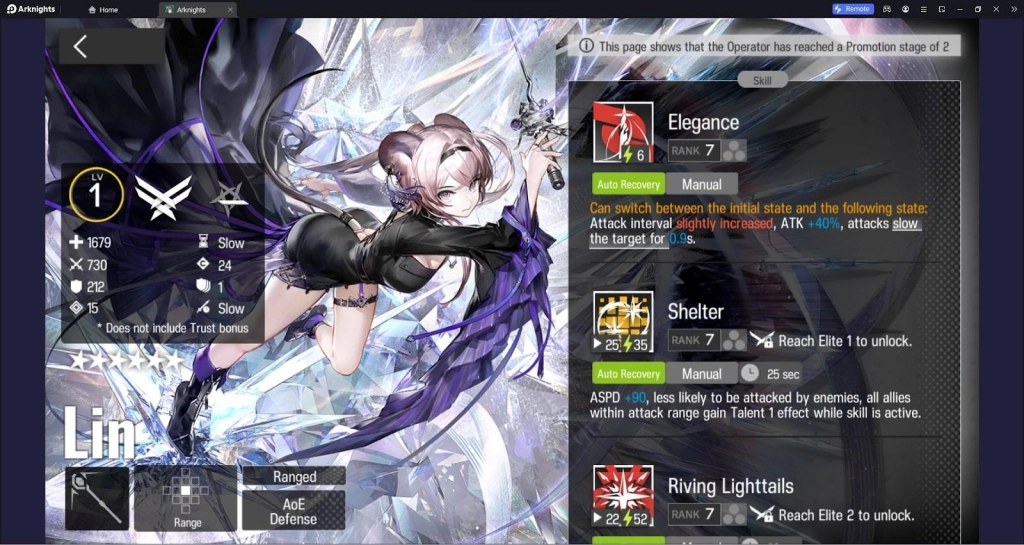
Task: Close the Arknights tab
Action: tap(229, 9)
